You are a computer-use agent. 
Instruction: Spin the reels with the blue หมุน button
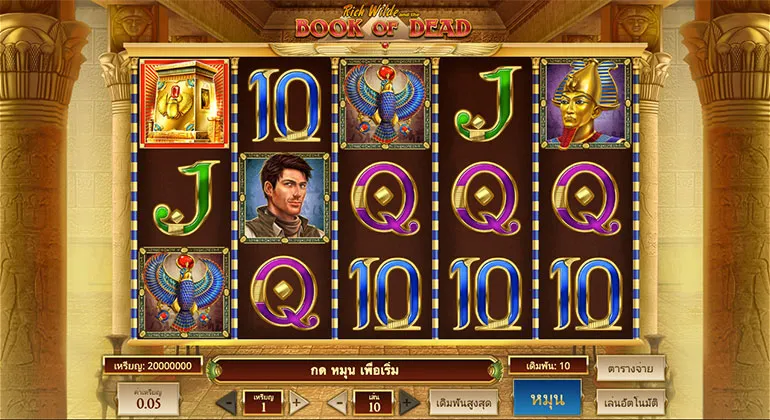(547, 399)
